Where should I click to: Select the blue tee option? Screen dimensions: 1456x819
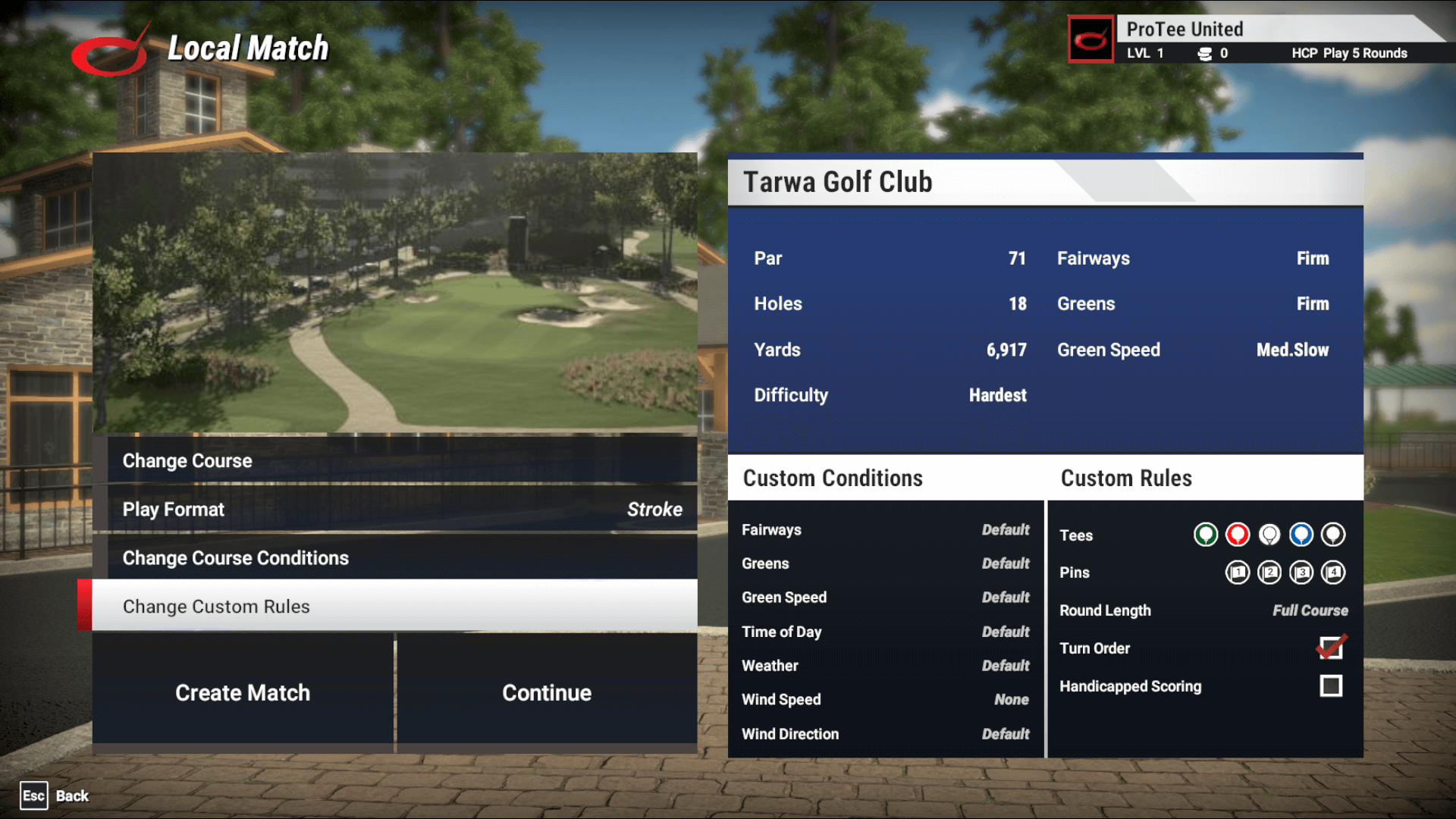coord(1301,535)
